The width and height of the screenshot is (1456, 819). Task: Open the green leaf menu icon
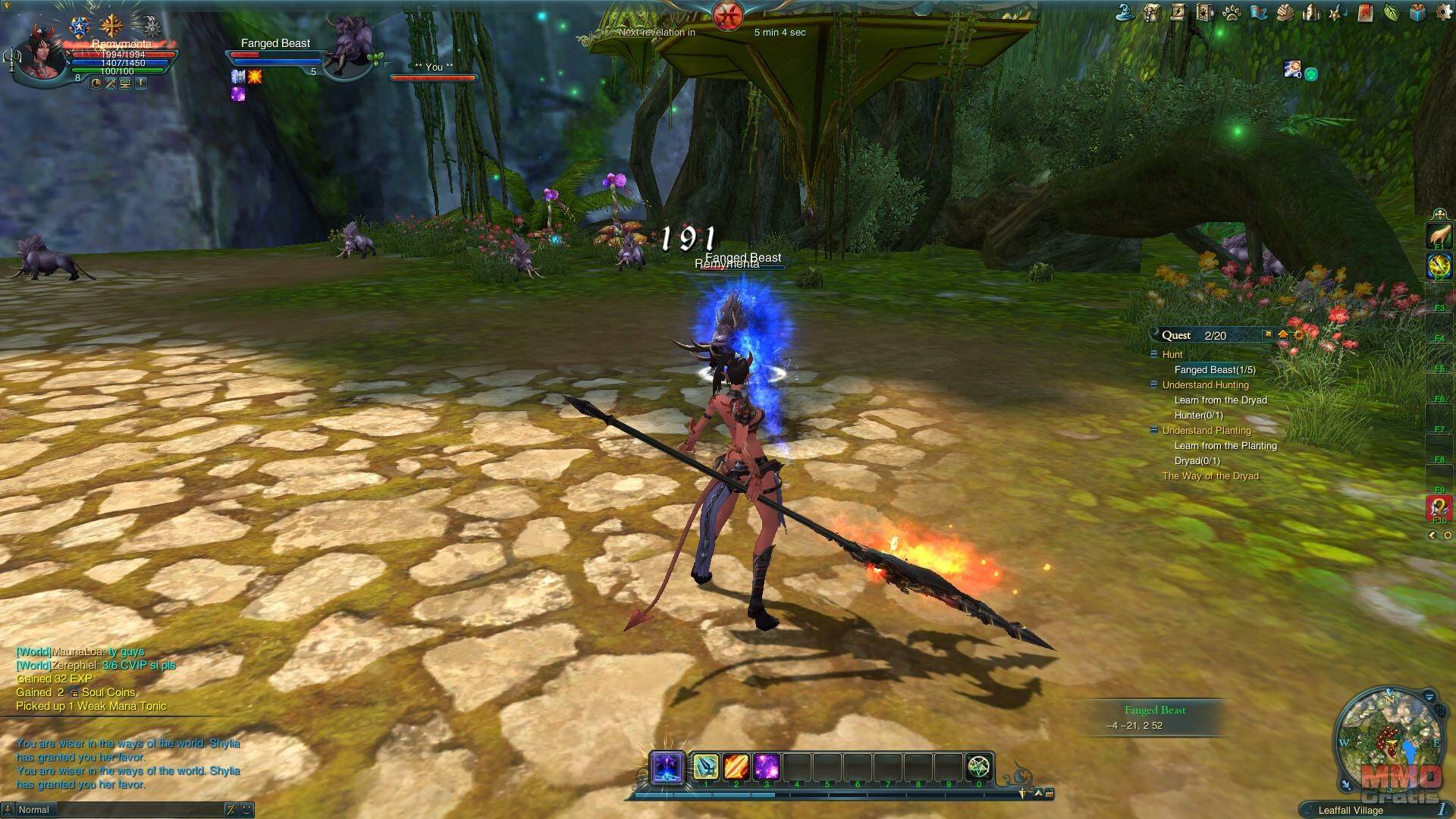point(1391,12)
